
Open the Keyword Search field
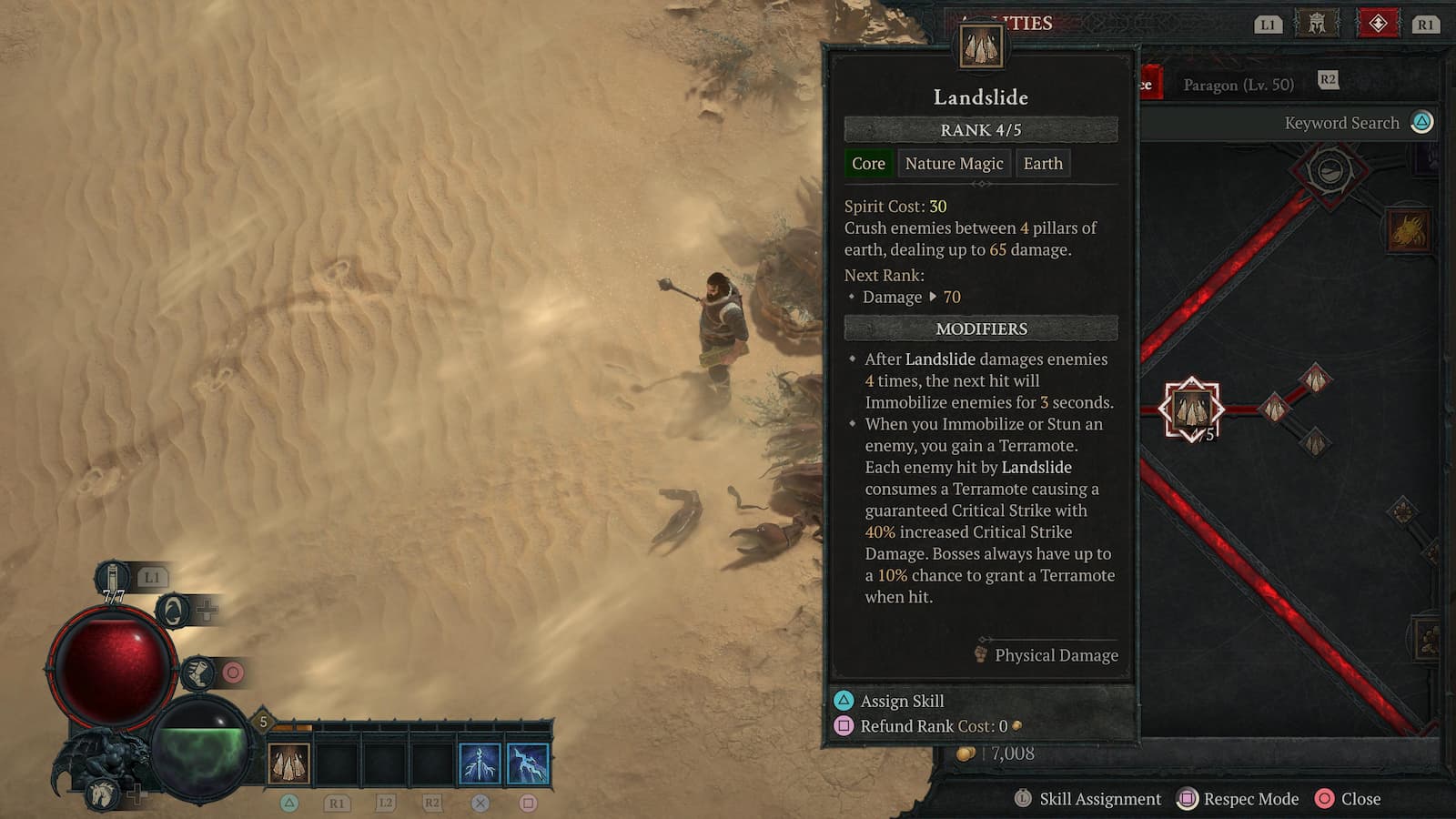[x=1341, y=123]
